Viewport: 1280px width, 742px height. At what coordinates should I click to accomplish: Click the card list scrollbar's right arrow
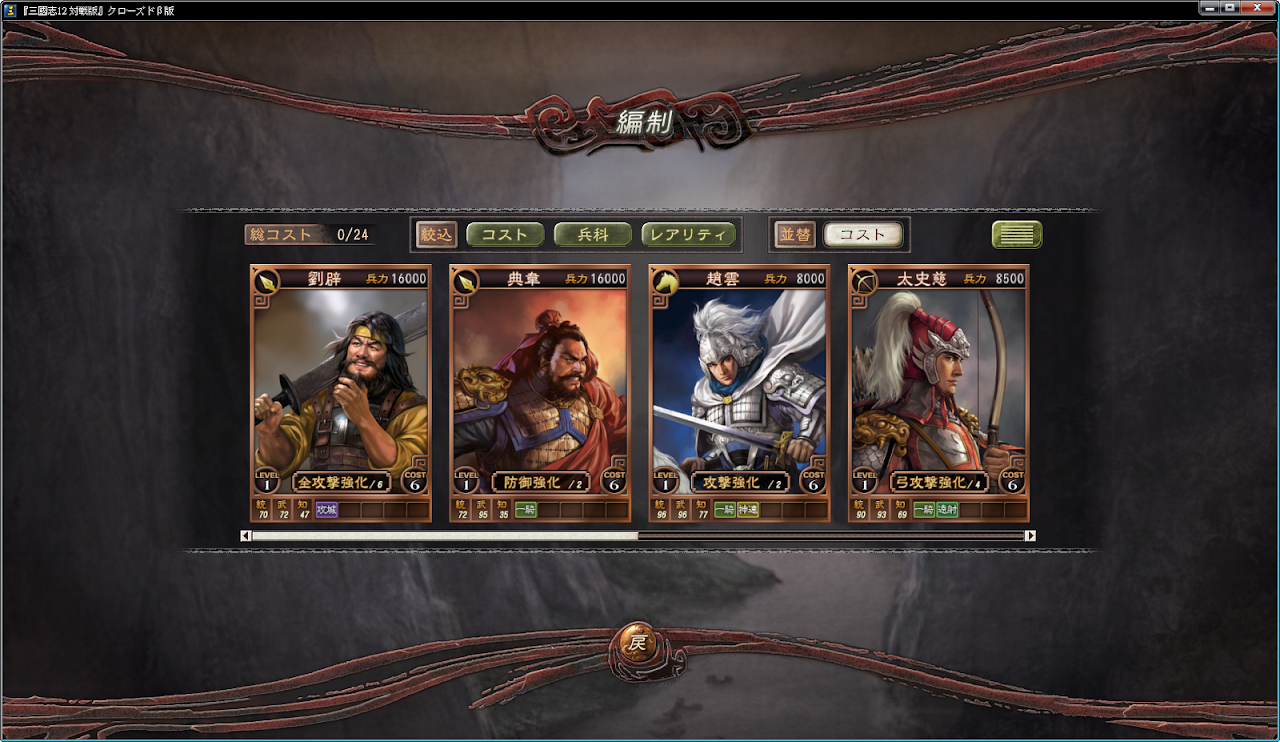coord(1030,536)
